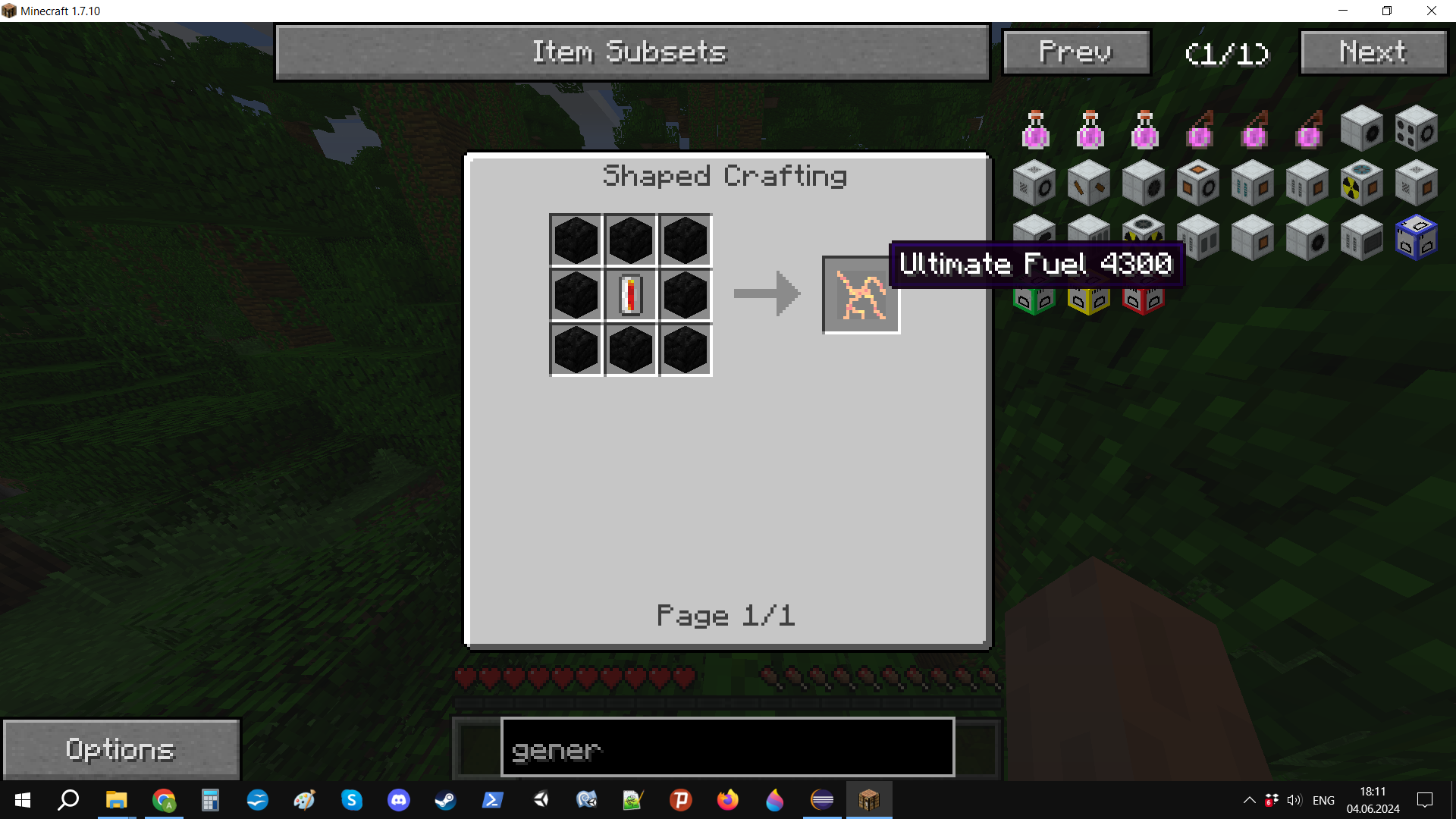This screenshot has height=819, width=1456.
Task: Focus the item search box containing "gener"
Action: pyautogui.click(x=726, y=749)
